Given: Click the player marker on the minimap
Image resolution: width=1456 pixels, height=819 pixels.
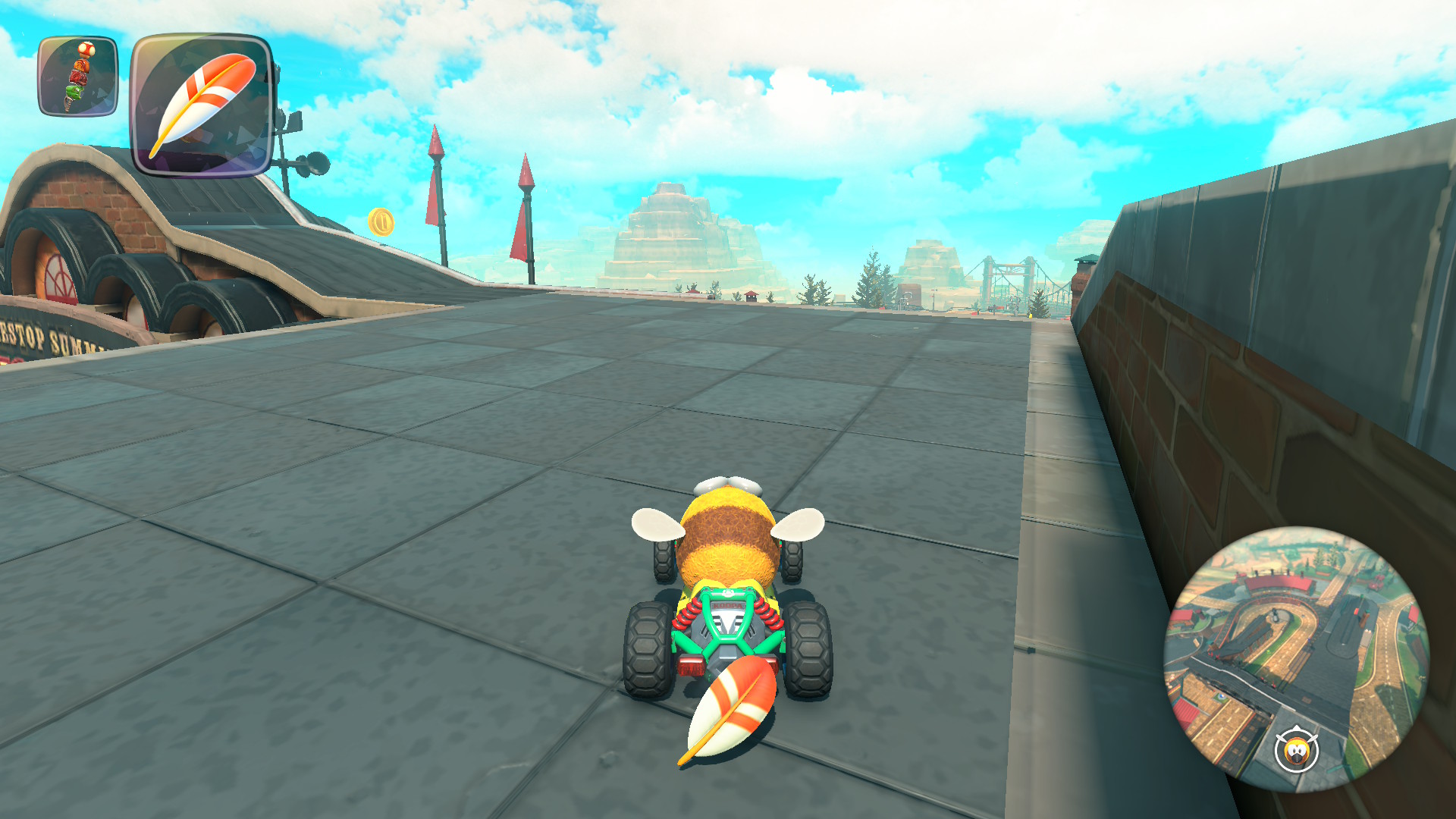Looking at the screenshot, I should (x=1296, y=750).
